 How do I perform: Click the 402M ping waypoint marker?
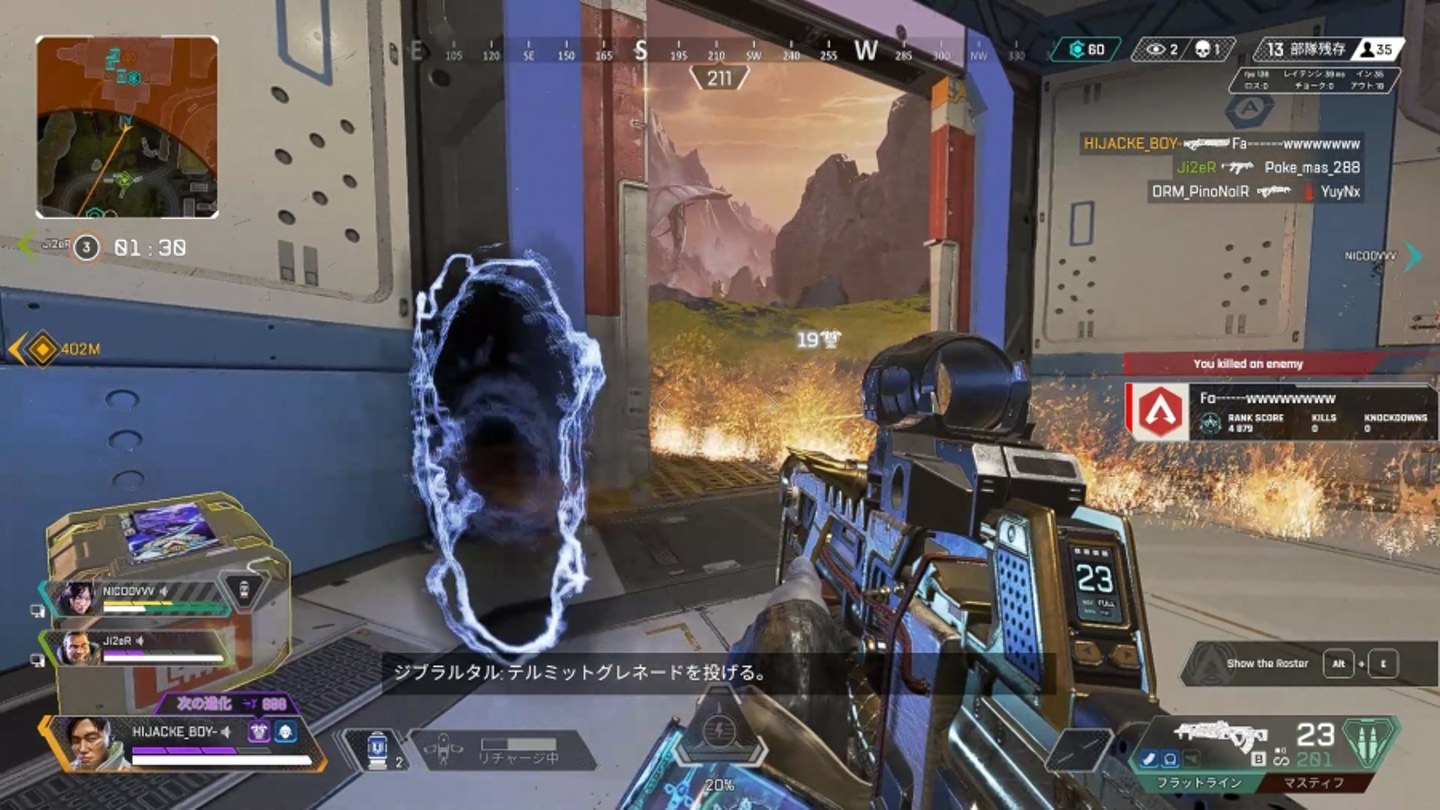(x=43, y=349)
